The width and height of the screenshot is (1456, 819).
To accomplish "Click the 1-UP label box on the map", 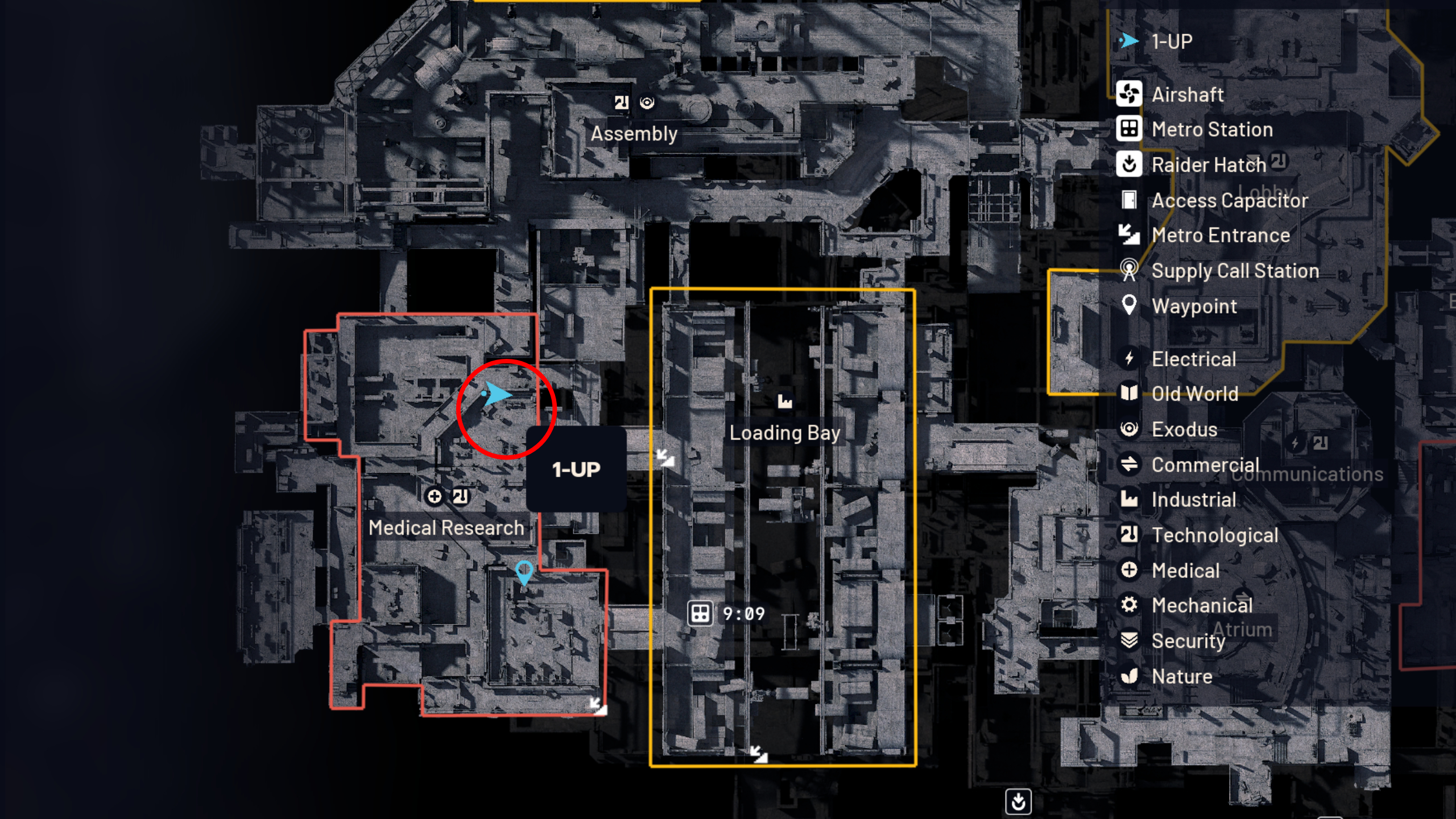I will pos(576,469).
